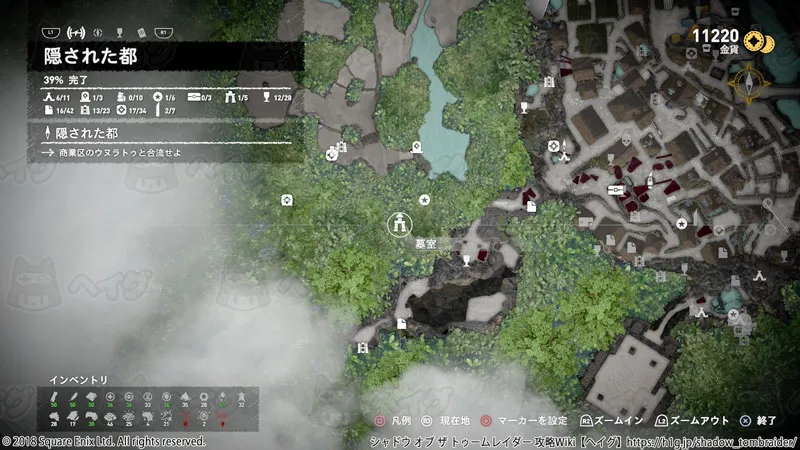Open the card-shaped tab in the top bar
This screenshot has width=800, height=450.
pos(141,33)
